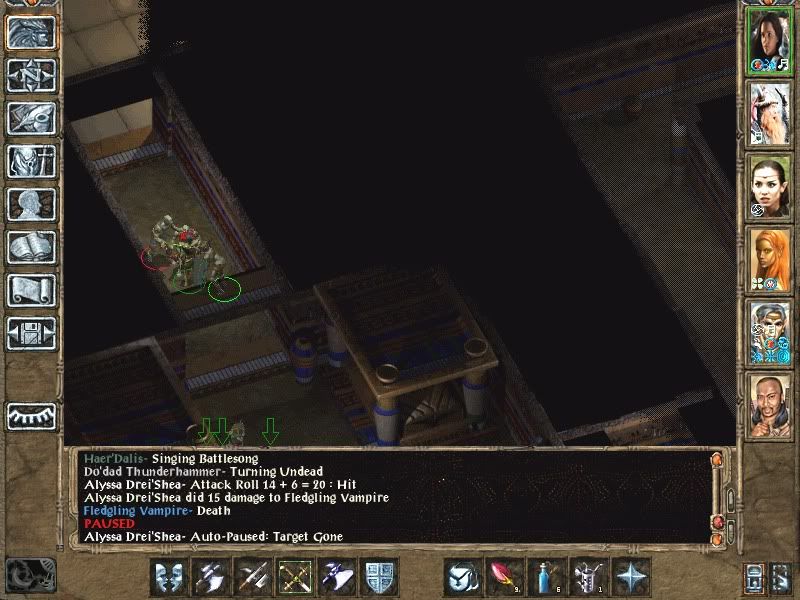Activate the shield icon on the action bar
This screenshot has height=600, width=800.
[380, 577]
